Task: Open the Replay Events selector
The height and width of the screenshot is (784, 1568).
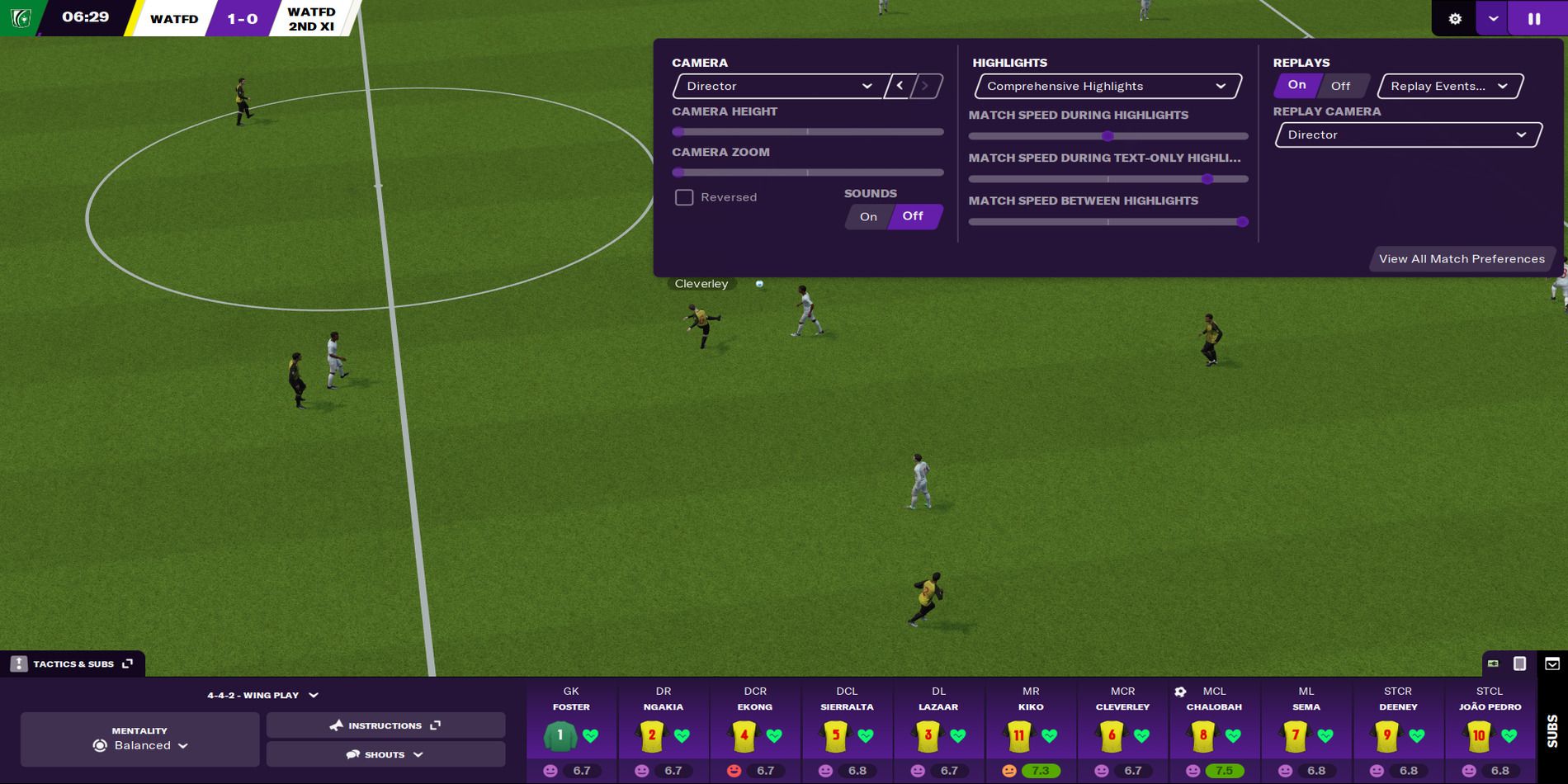Action: (1448, 86)
